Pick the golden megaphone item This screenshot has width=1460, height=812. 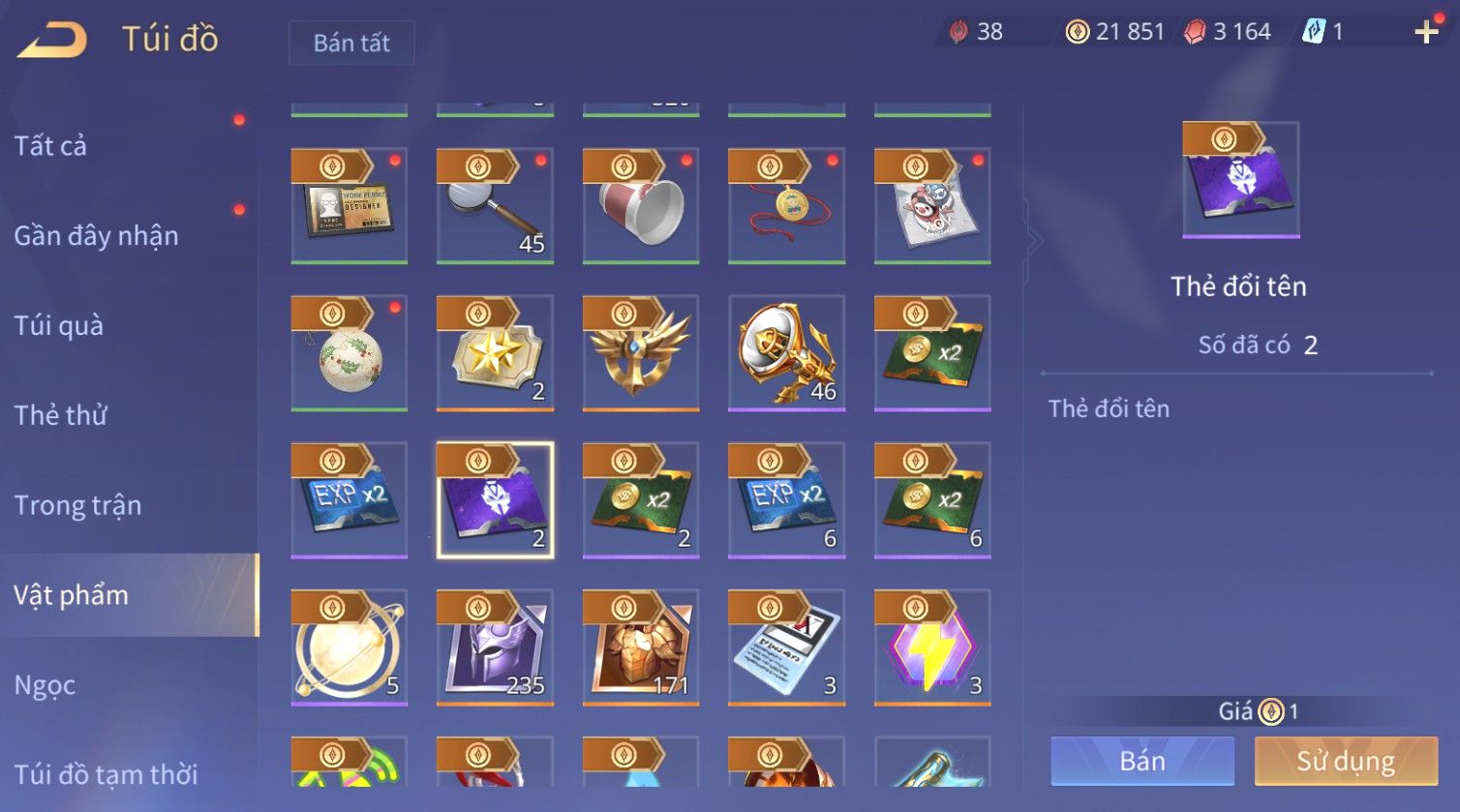tap(786, 353)
